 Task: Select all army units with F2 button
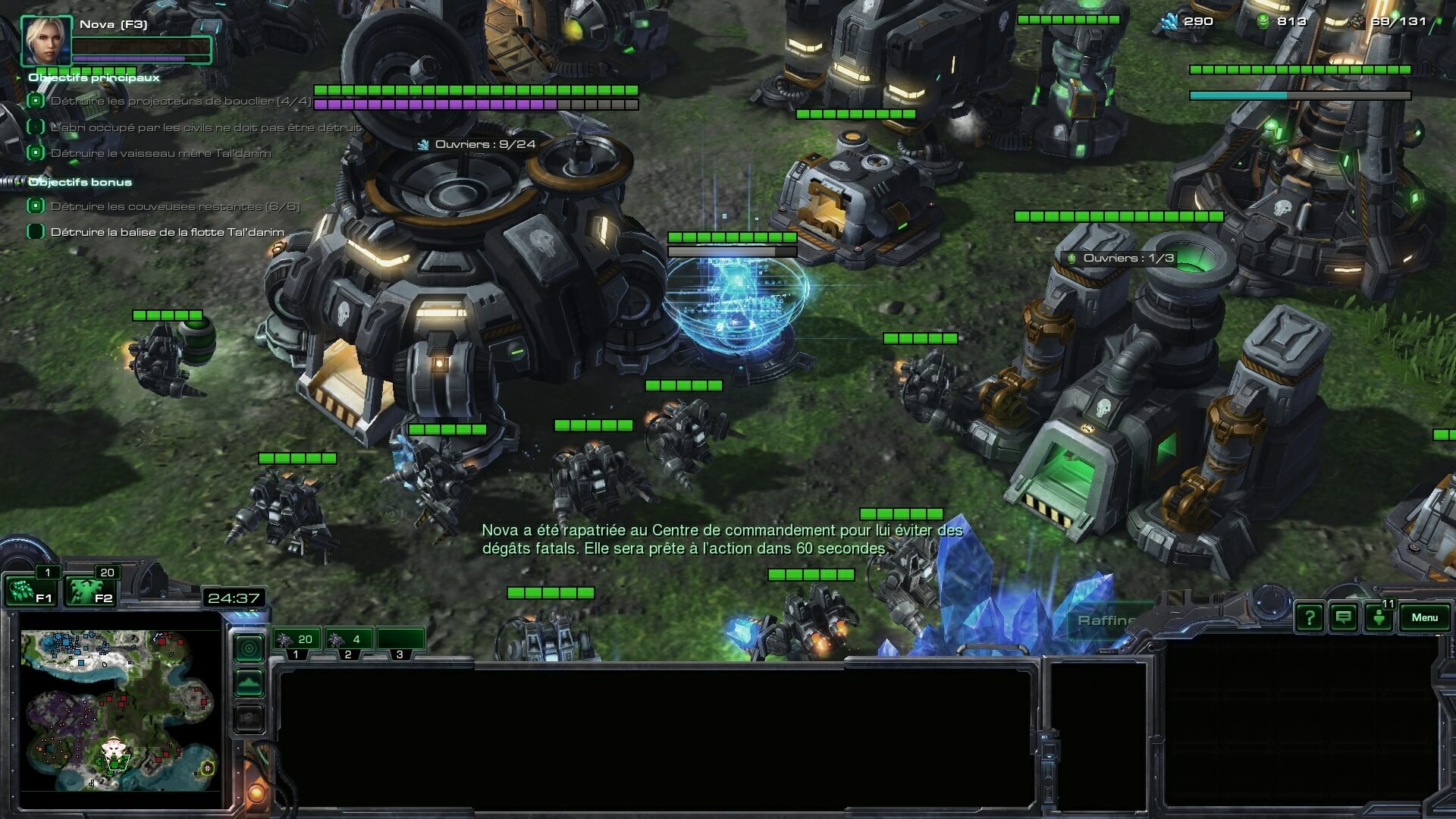click(x=89, y=591)
